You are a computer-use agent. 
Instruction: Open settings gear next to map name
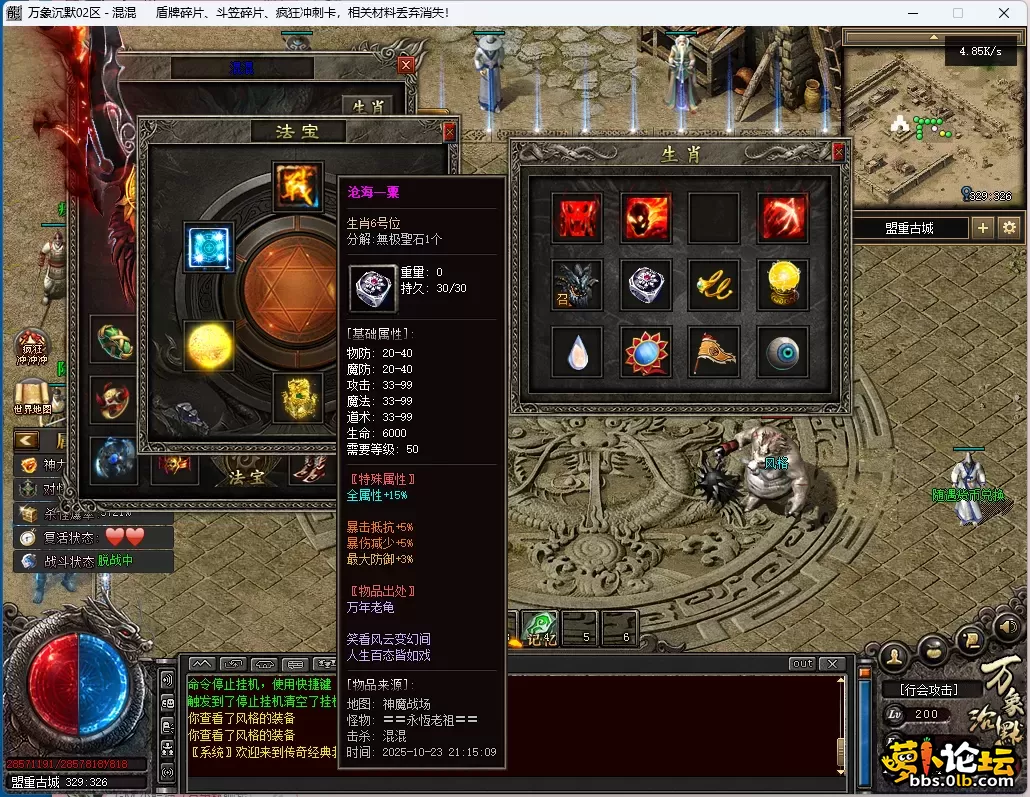(x=1009, y=228)
